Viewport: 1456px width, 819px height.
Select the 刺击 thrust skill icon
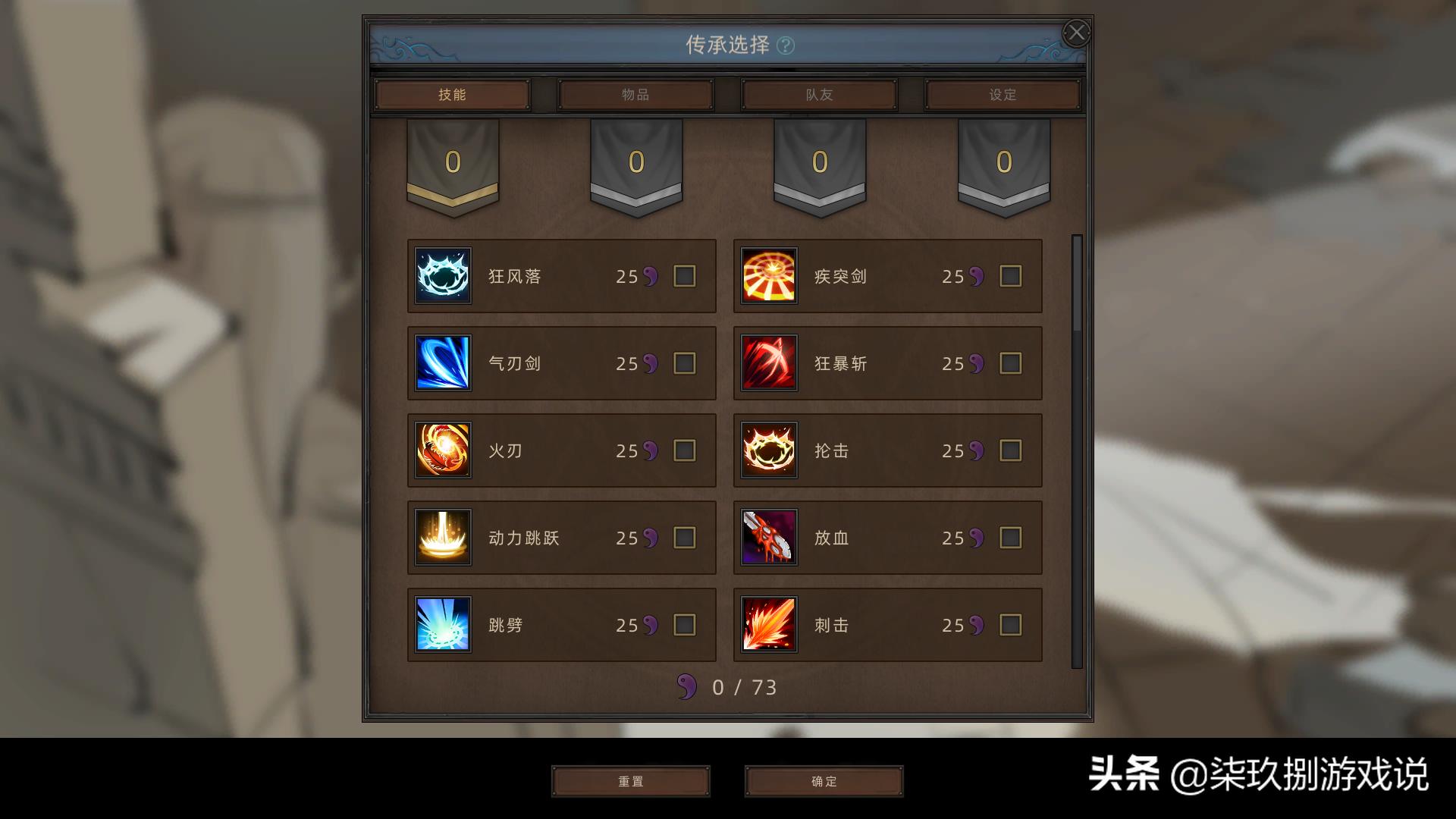769,624
